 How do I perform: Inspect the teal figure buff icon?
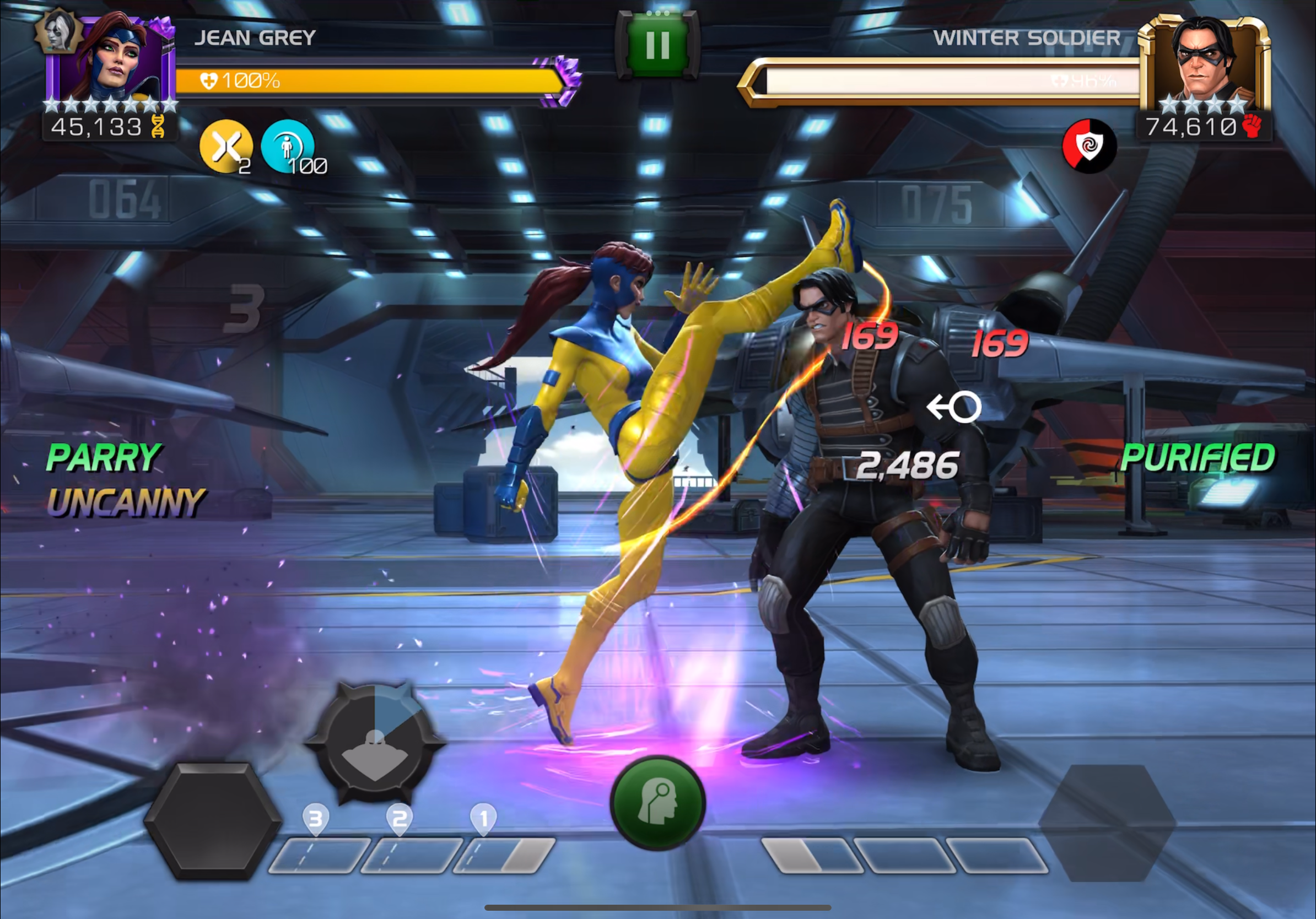[287, 147]
